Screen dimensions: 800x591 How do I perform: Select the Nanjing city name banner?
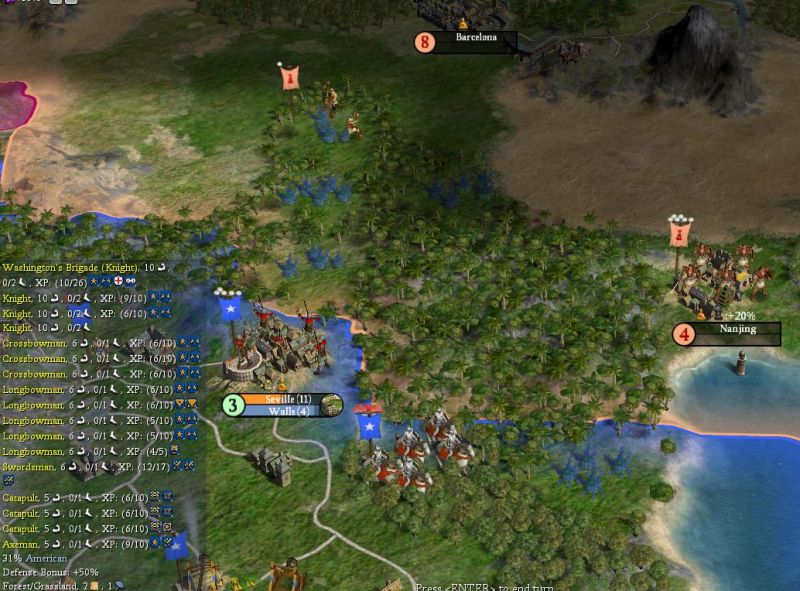[737, 329]
